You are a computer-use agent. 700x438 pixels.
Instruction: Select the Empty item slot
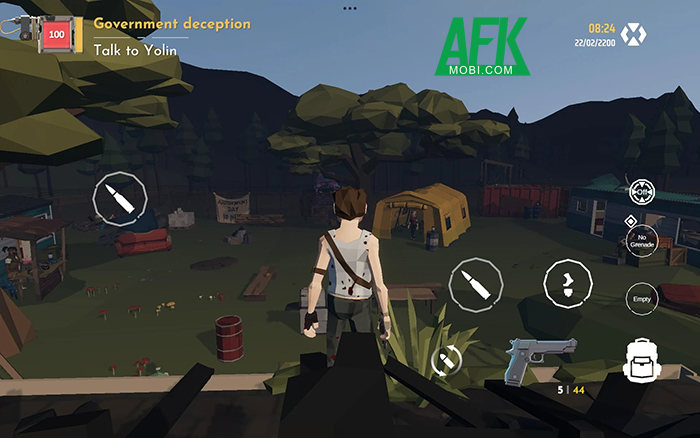point(641,297)
